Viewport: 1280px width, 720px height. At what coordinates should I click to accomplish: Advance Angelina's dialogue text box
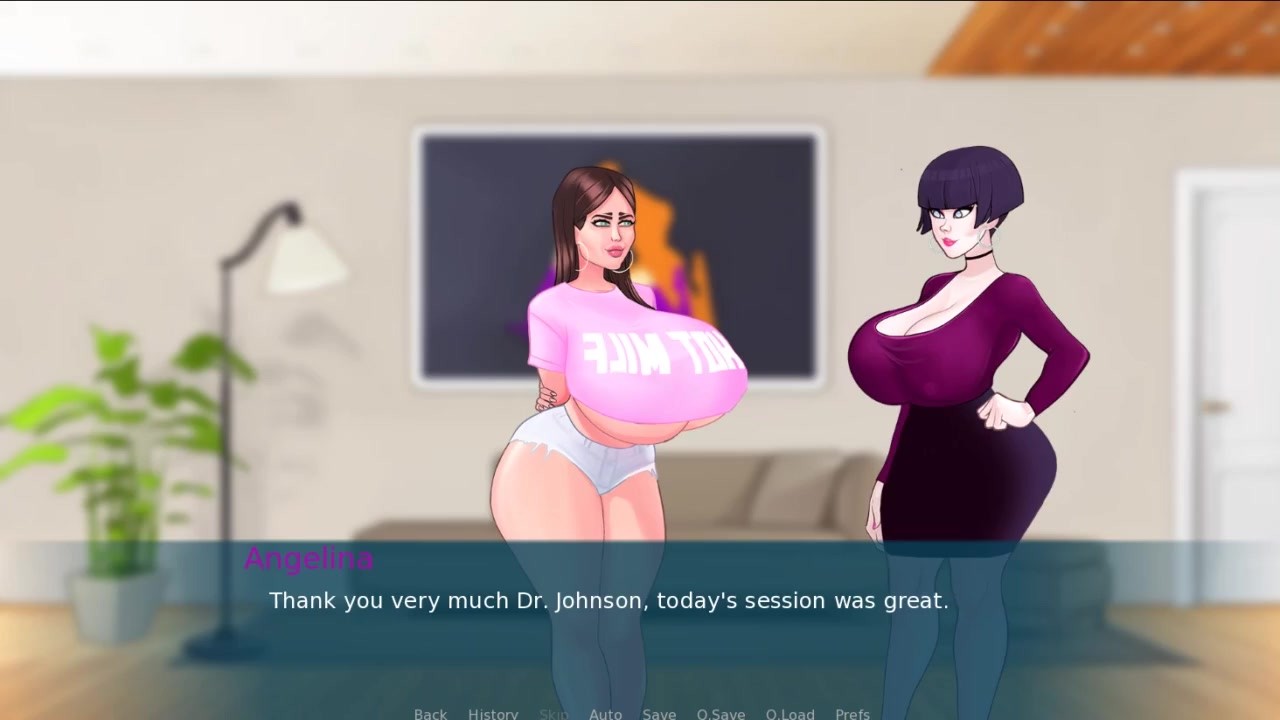pos(640,620)
